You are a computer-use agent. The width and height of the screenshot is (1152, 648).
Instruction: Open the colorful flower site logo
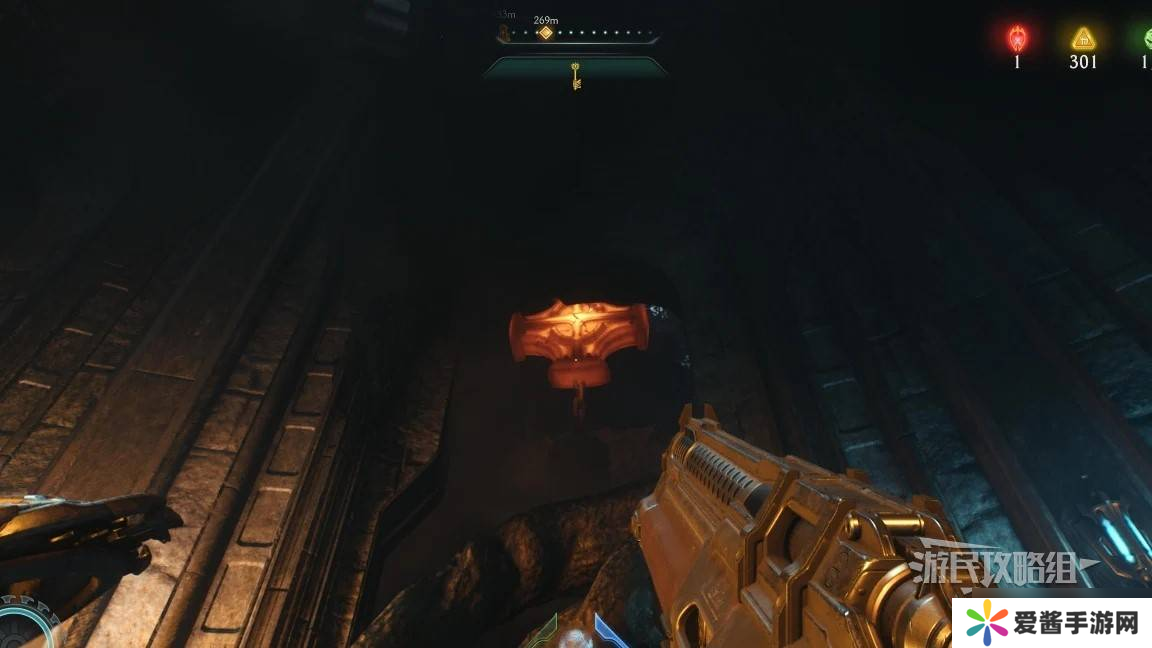(x=988, y=623)
